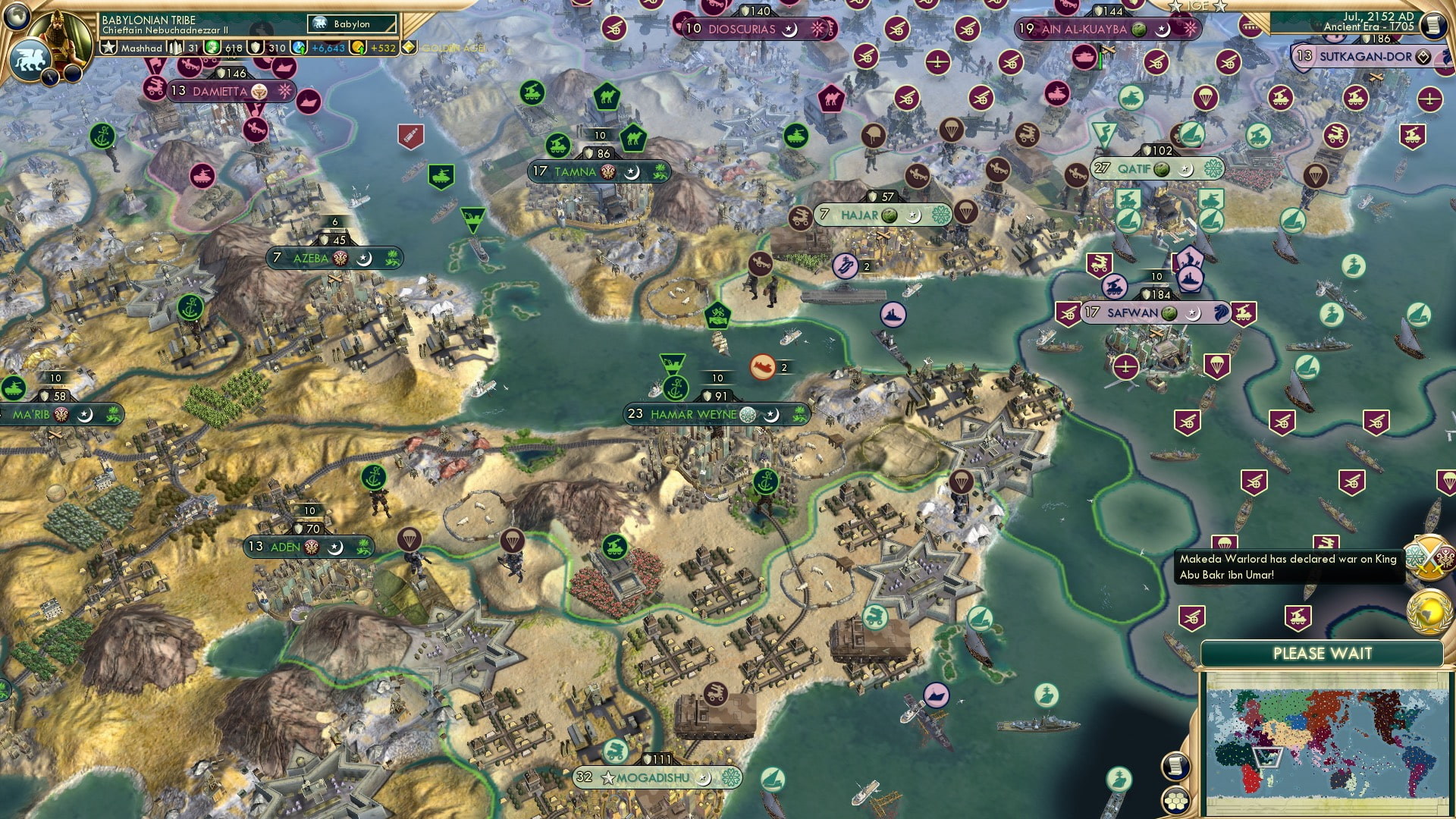Click the Babylonian winged lion emblem
Image resolution: width=1456 pixels, height=819 pixels.
tap(30, 61)
